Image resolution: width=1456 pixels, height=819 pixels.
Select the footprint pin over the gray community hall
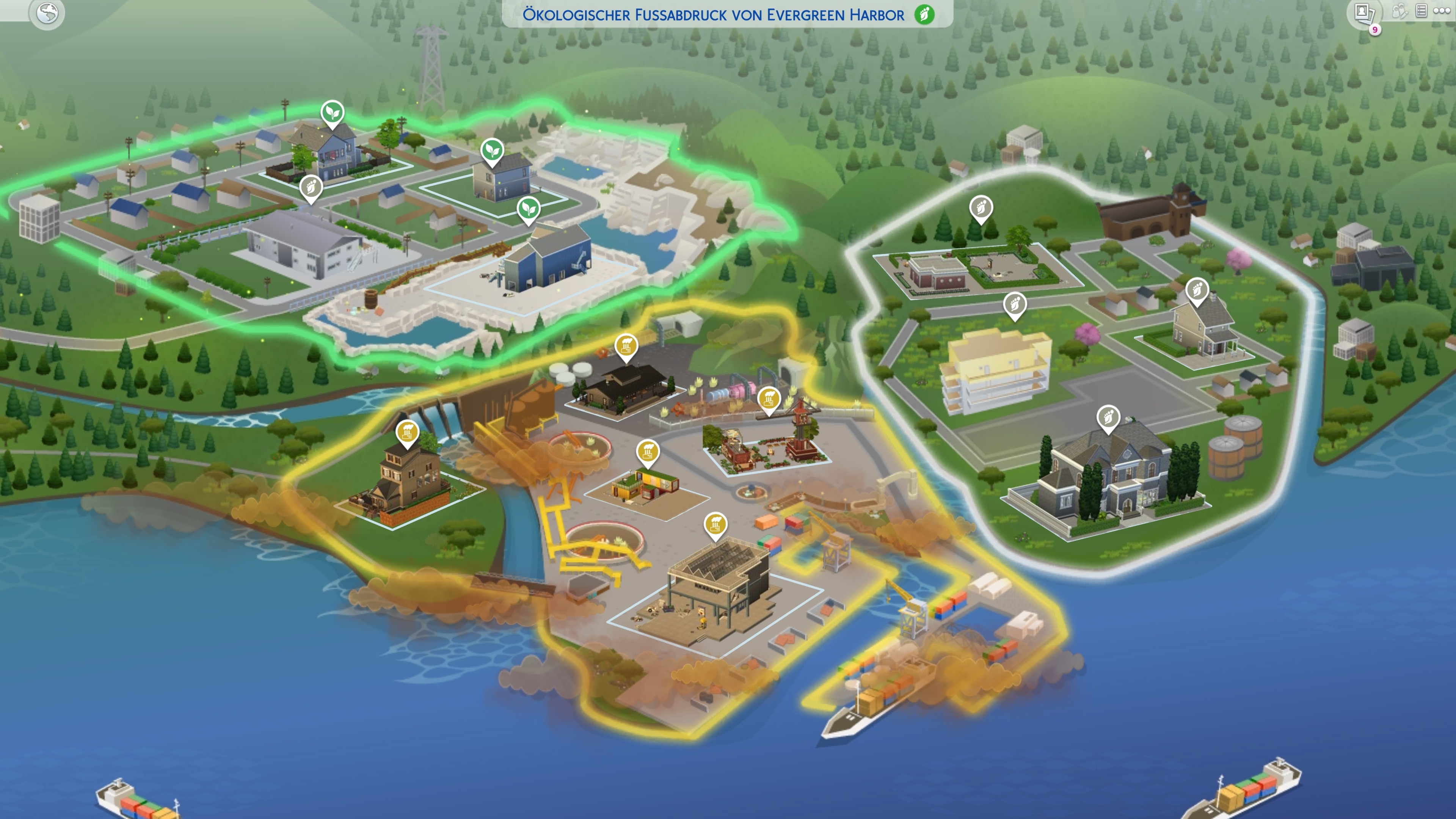coord(311,187)
